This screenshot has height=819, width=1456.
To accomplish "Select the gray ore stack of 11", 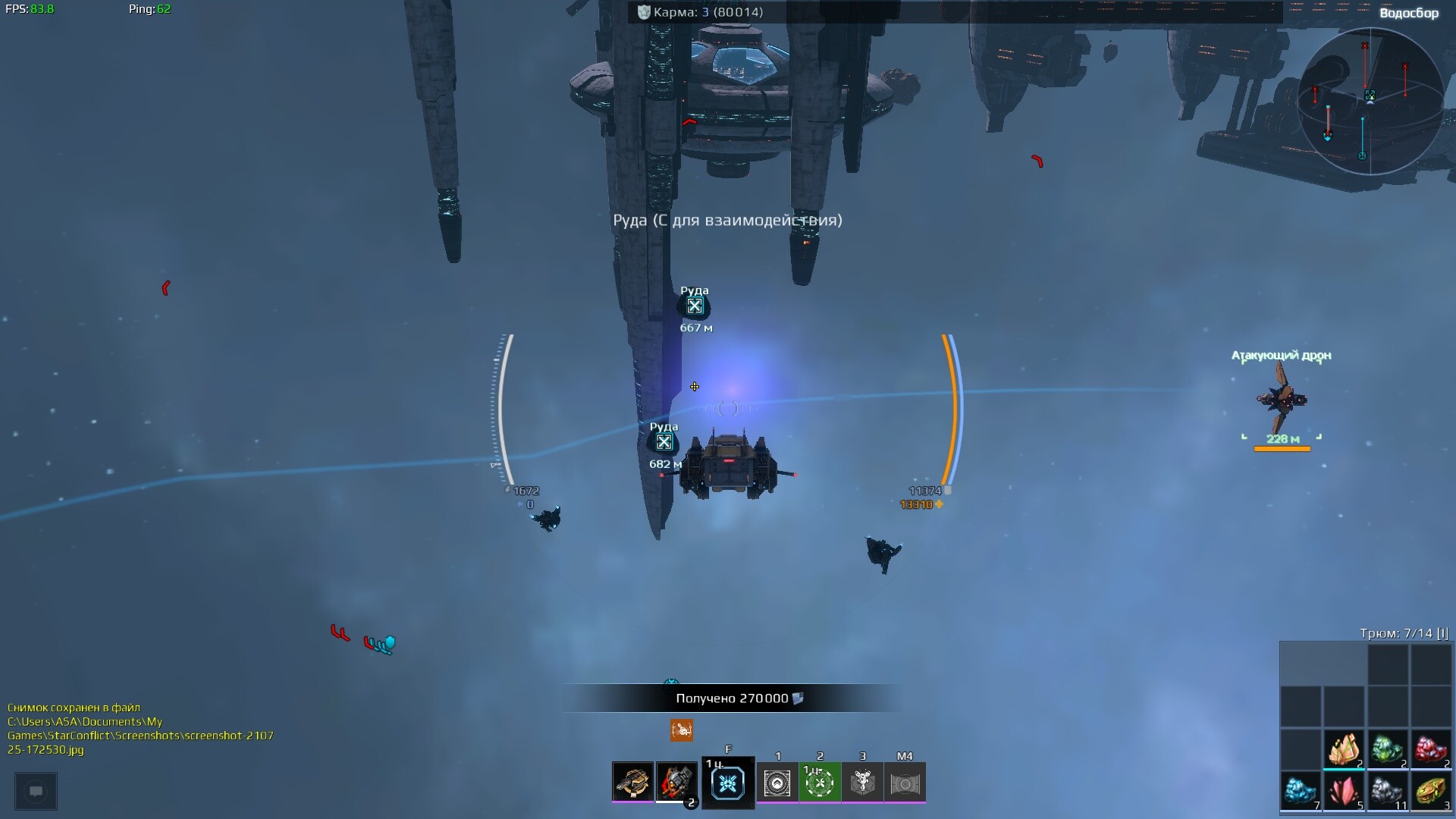I will click(x=1388, y=792).
